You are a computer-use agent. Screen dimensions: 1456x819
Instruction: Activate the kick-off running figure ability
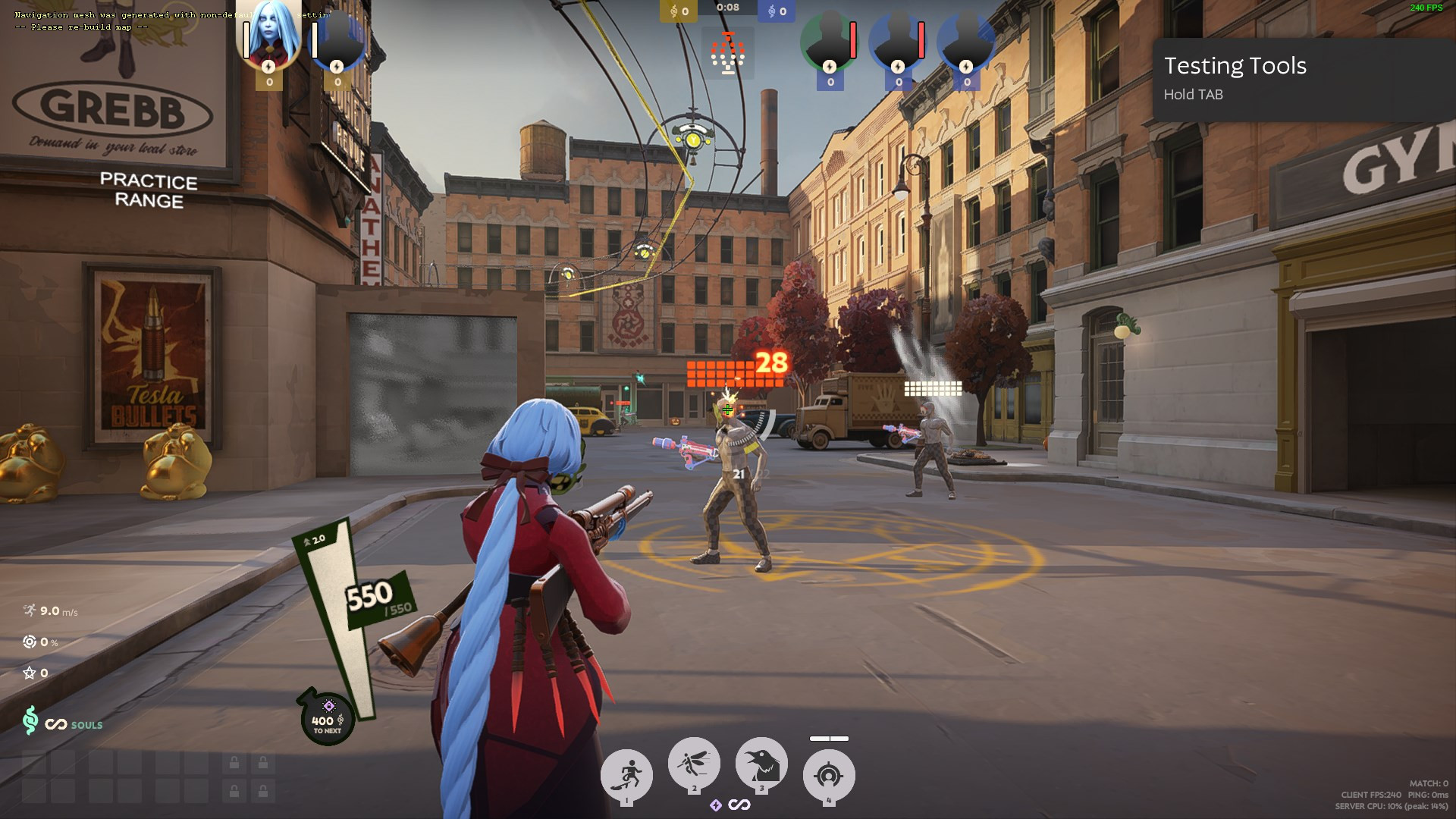point(626,775)
